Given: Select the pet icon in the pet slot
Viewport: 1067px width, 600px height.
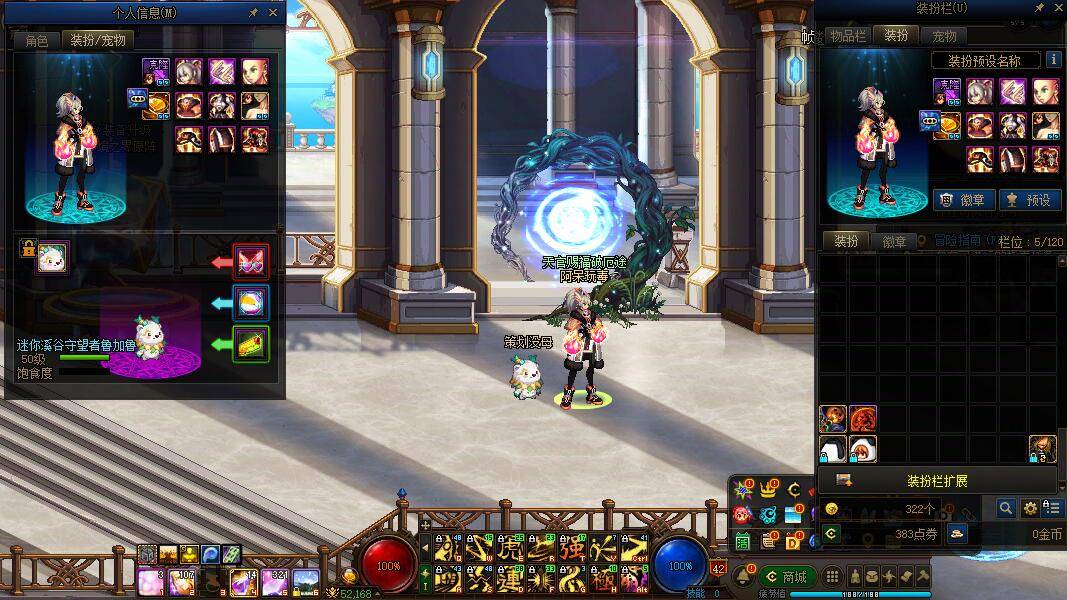Looking at the screenshot, I should tap(51, 258).
